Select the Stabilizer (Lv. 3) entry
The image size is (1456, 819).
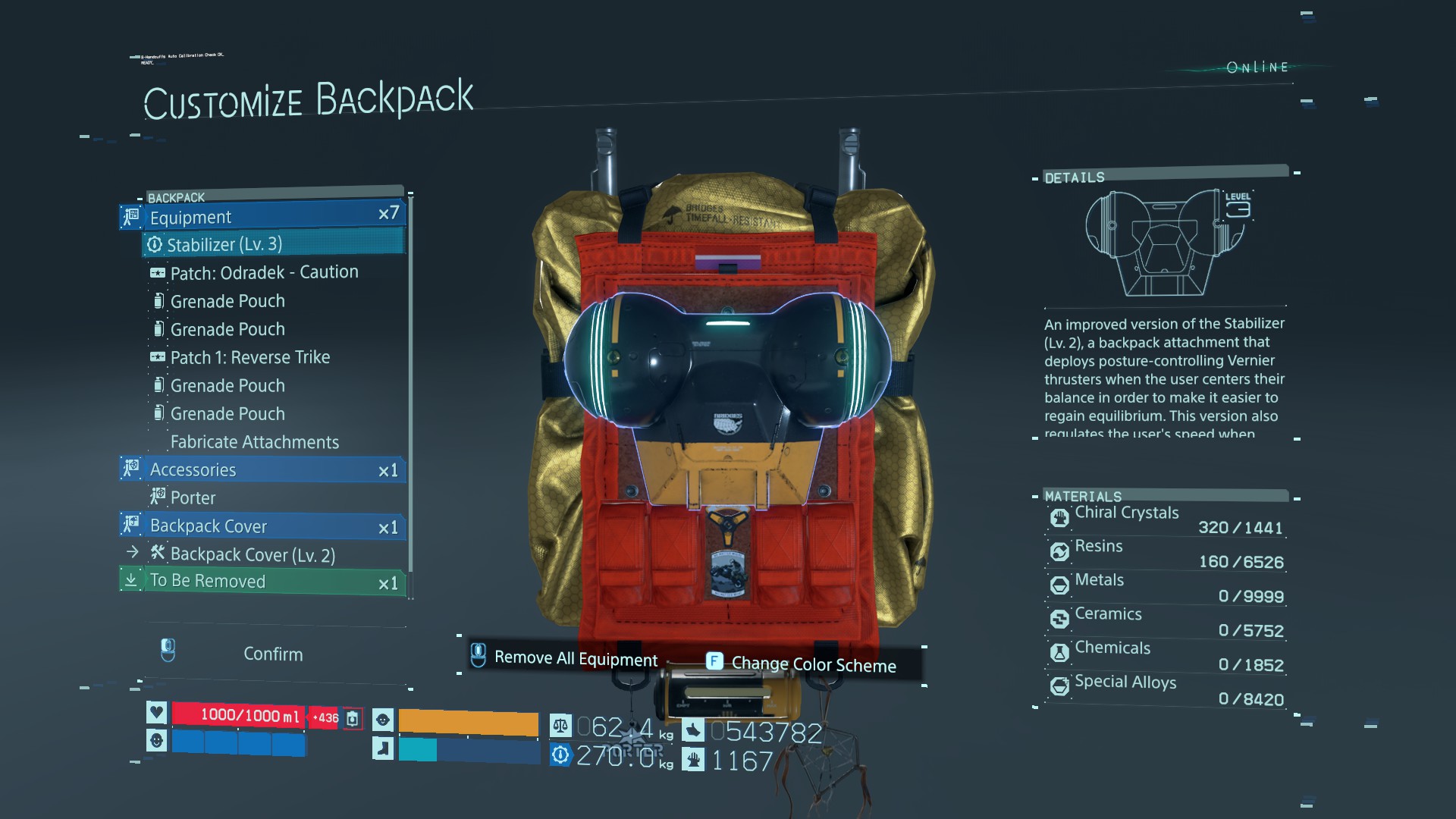coord(273,244)
